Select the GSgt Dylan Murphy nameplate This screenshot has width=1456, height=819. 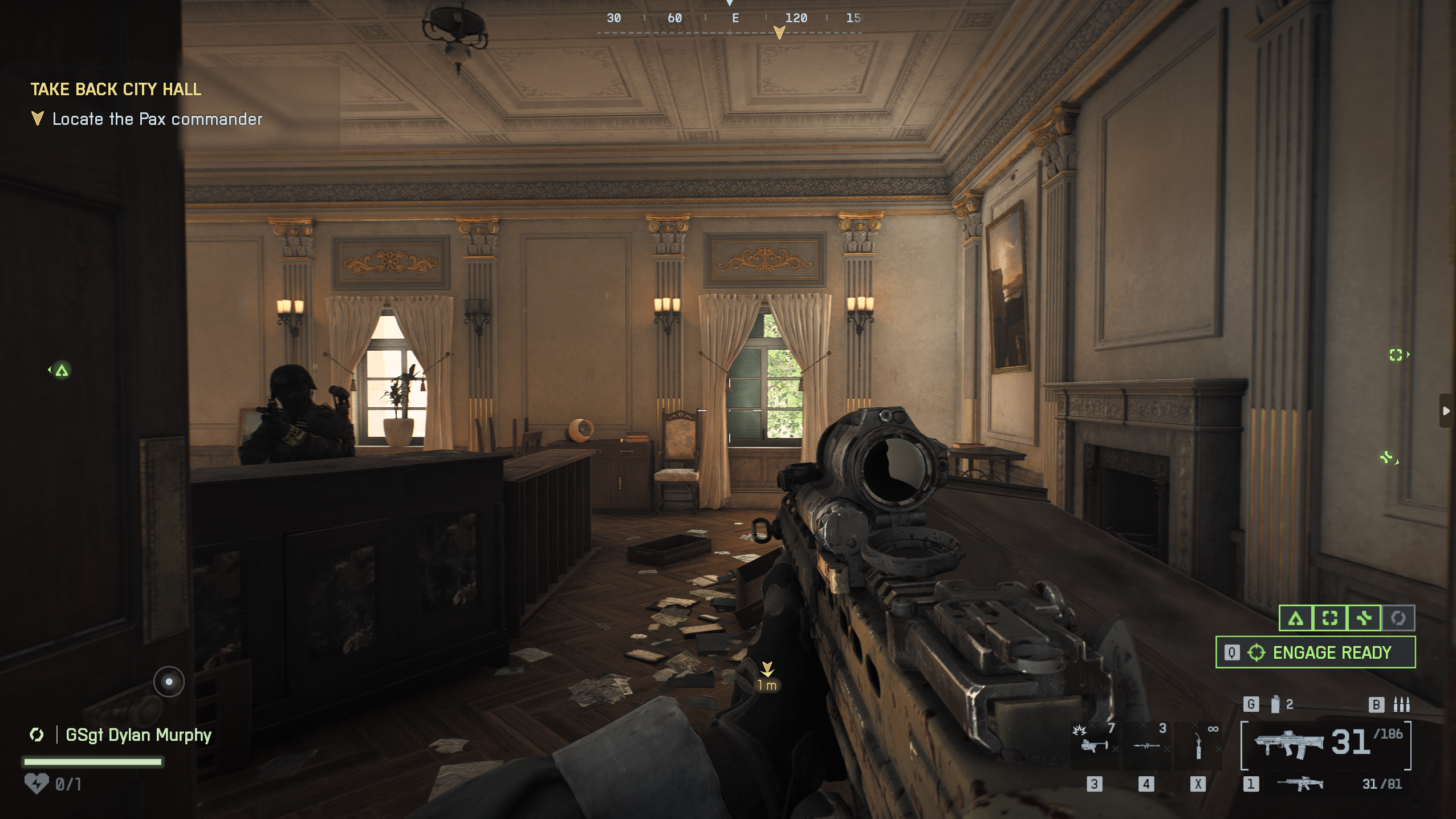pyautogui.click(x=138, y=735)
